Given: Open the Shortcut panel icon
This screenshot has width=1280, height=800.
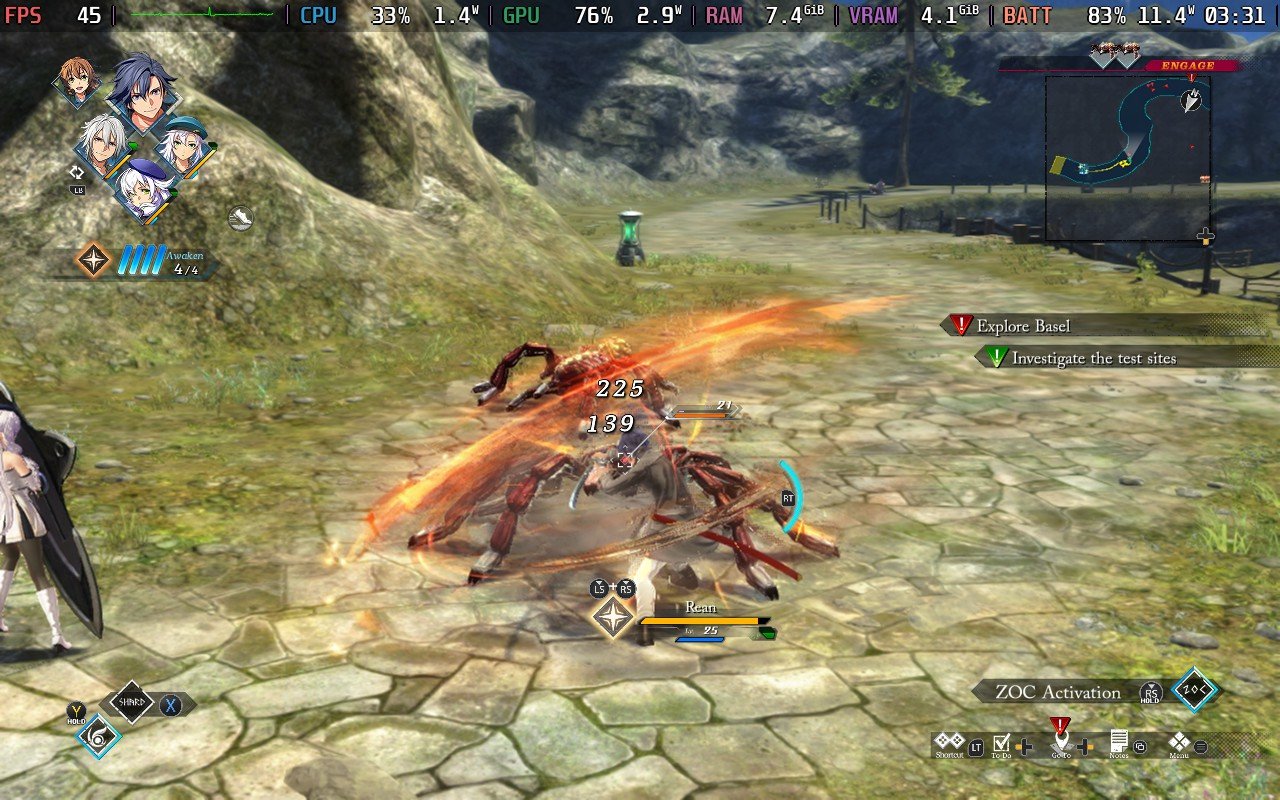Looking at the screenshot, I should tap(950, 743).
